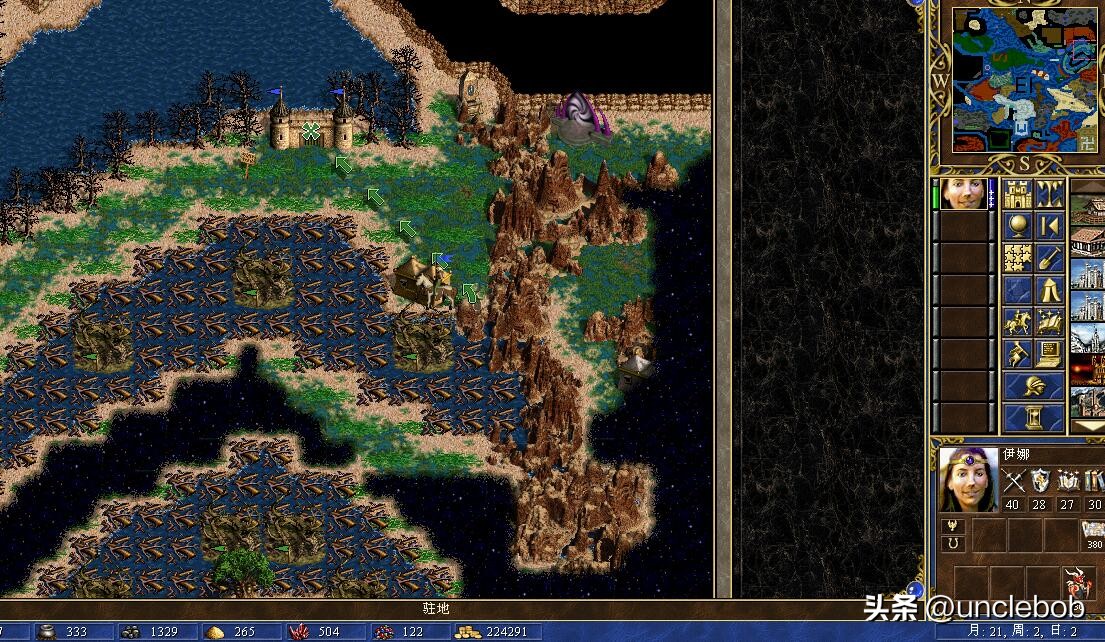1105x642 pixels.
Task: Select Next Hero with the helmet button
Action: [x=1033, y=386]
